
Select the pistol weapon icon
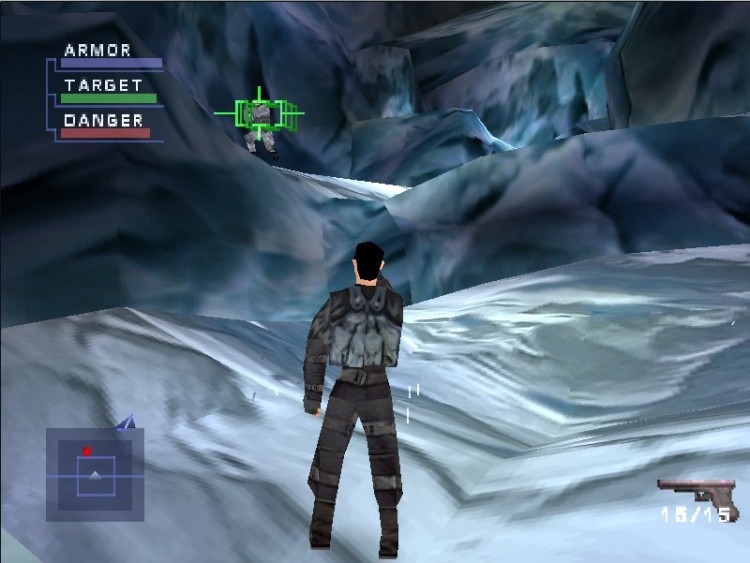(695, 493)
